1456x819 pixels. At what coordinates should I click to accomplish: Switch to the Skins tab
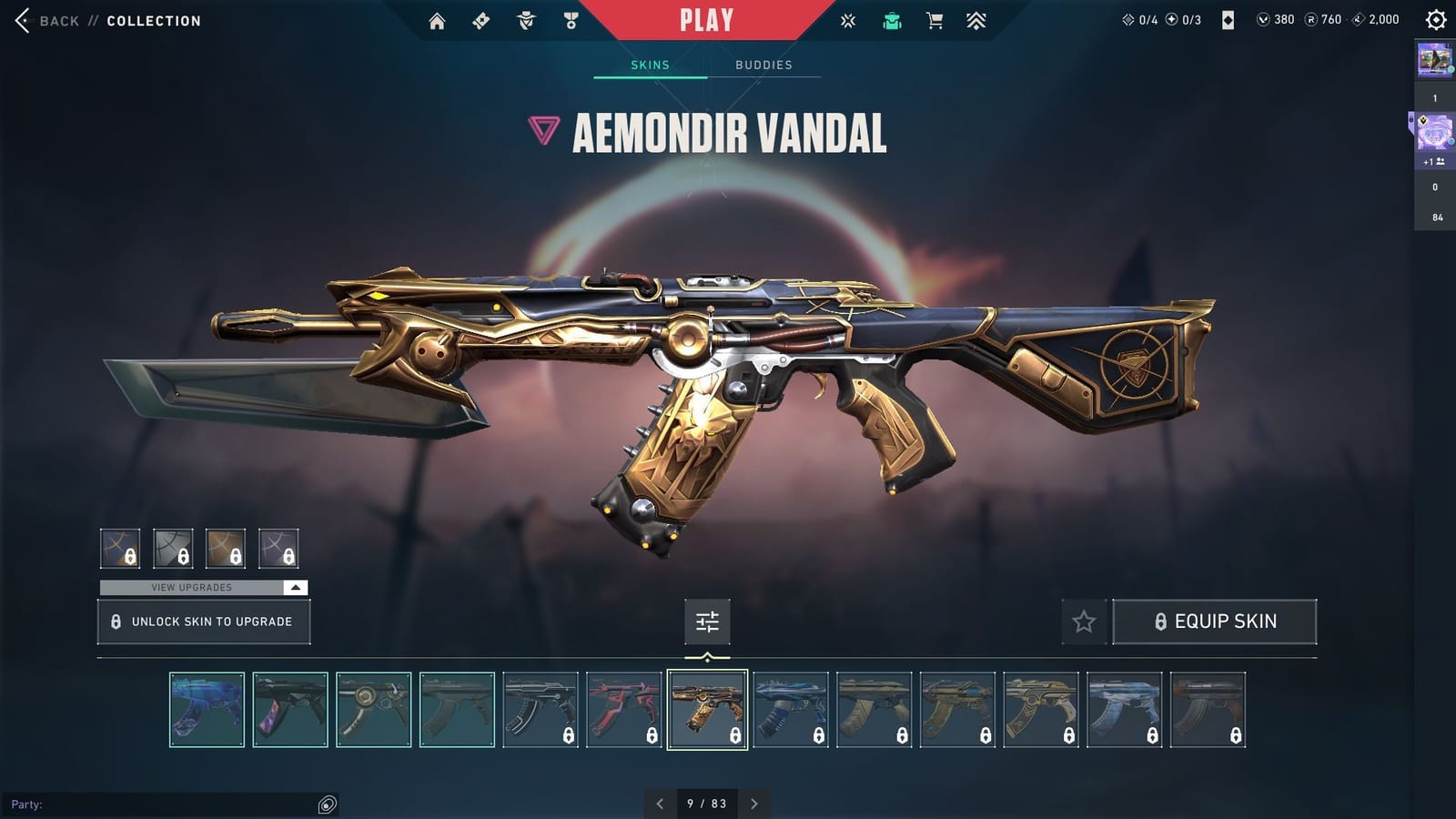tap(650, 65)
